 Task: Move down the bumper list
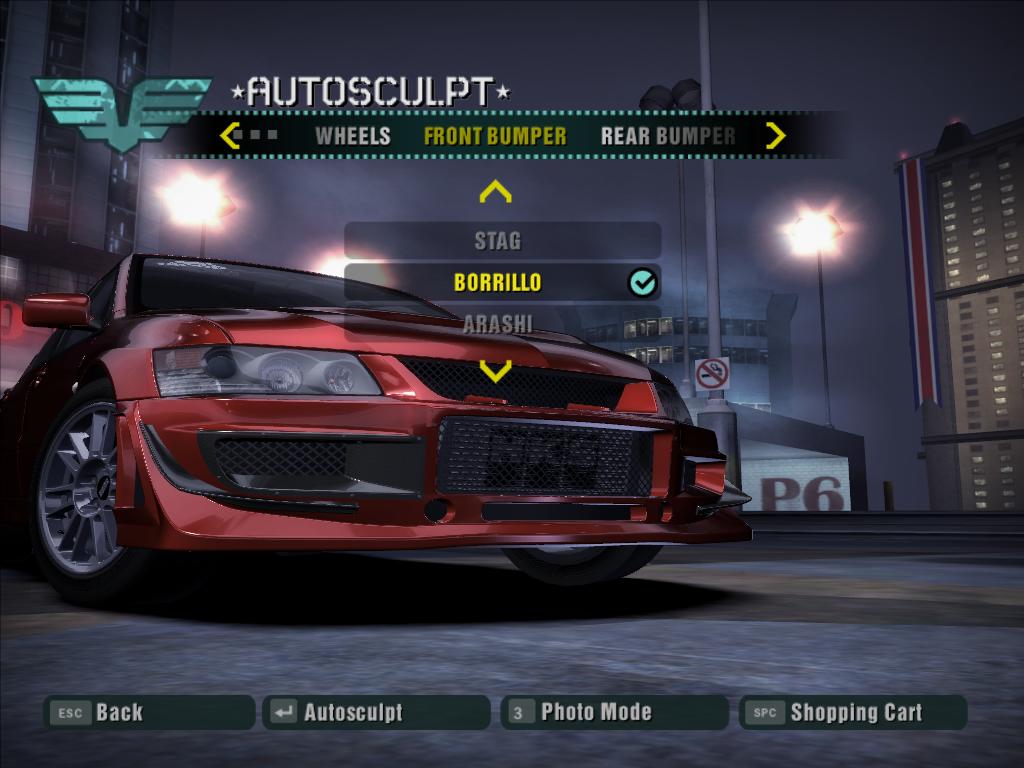(495, 371)
